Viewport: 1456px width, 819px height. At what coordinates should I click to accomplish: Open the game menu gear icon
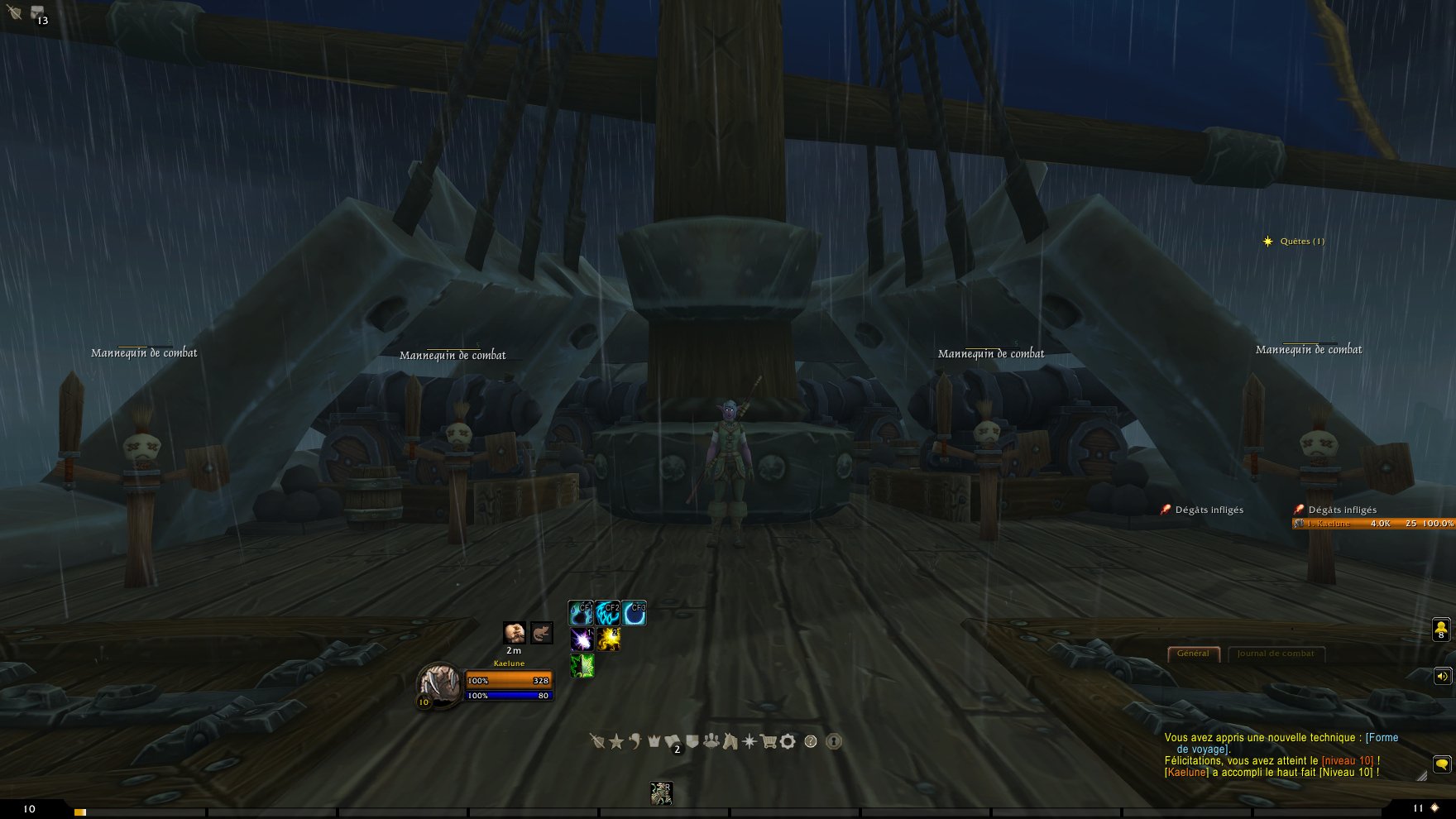point(788,742)
